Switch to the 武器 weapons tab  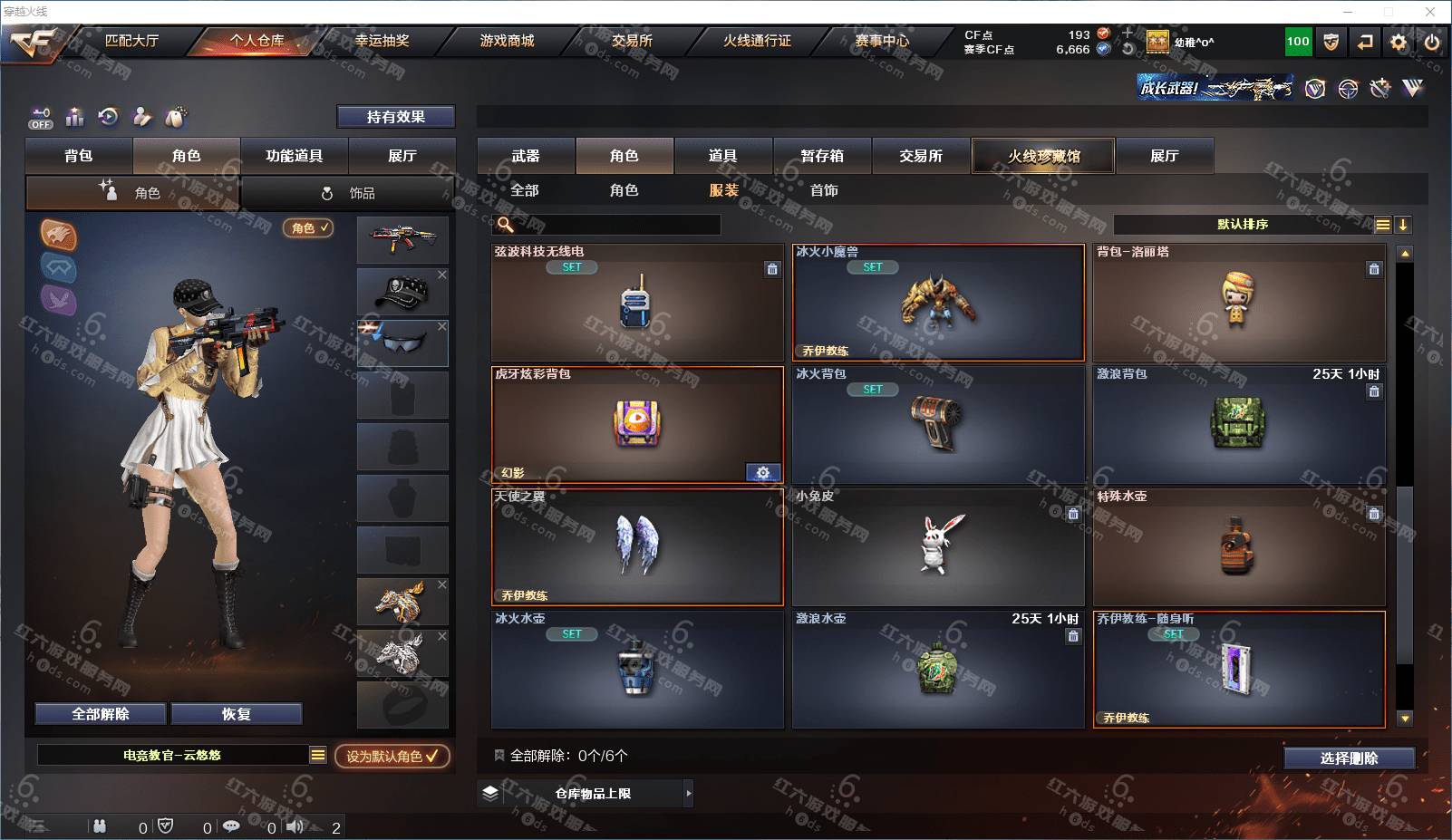click(x=526, y=156)
